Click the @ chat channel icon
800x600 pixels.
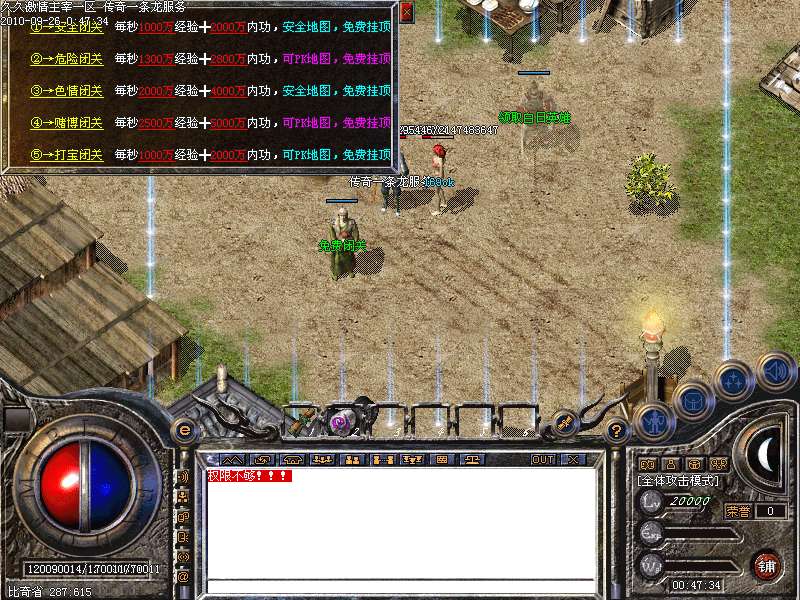[x=183, y=577]
